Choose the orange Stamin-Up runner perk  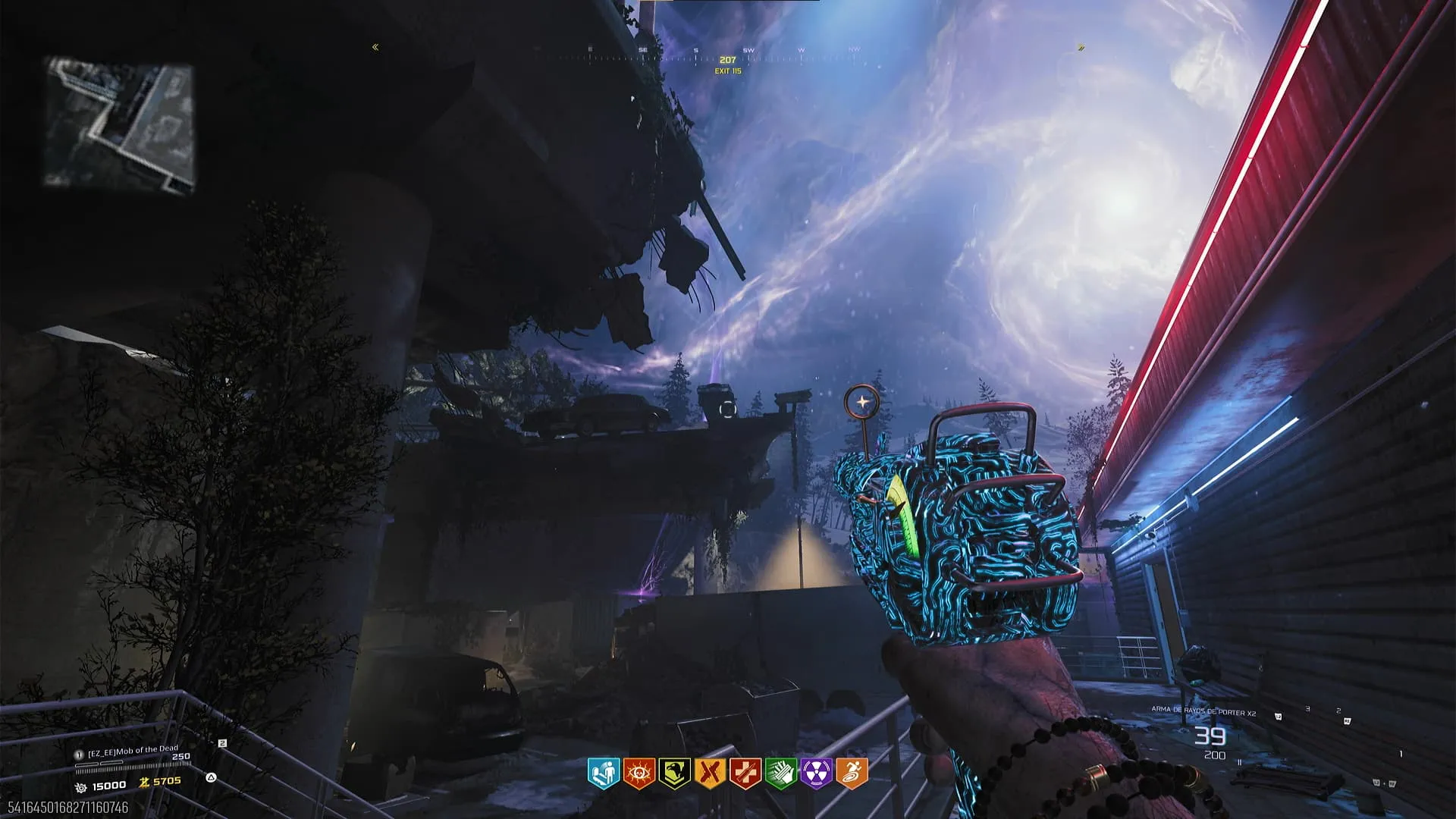(x=851, y=773)
